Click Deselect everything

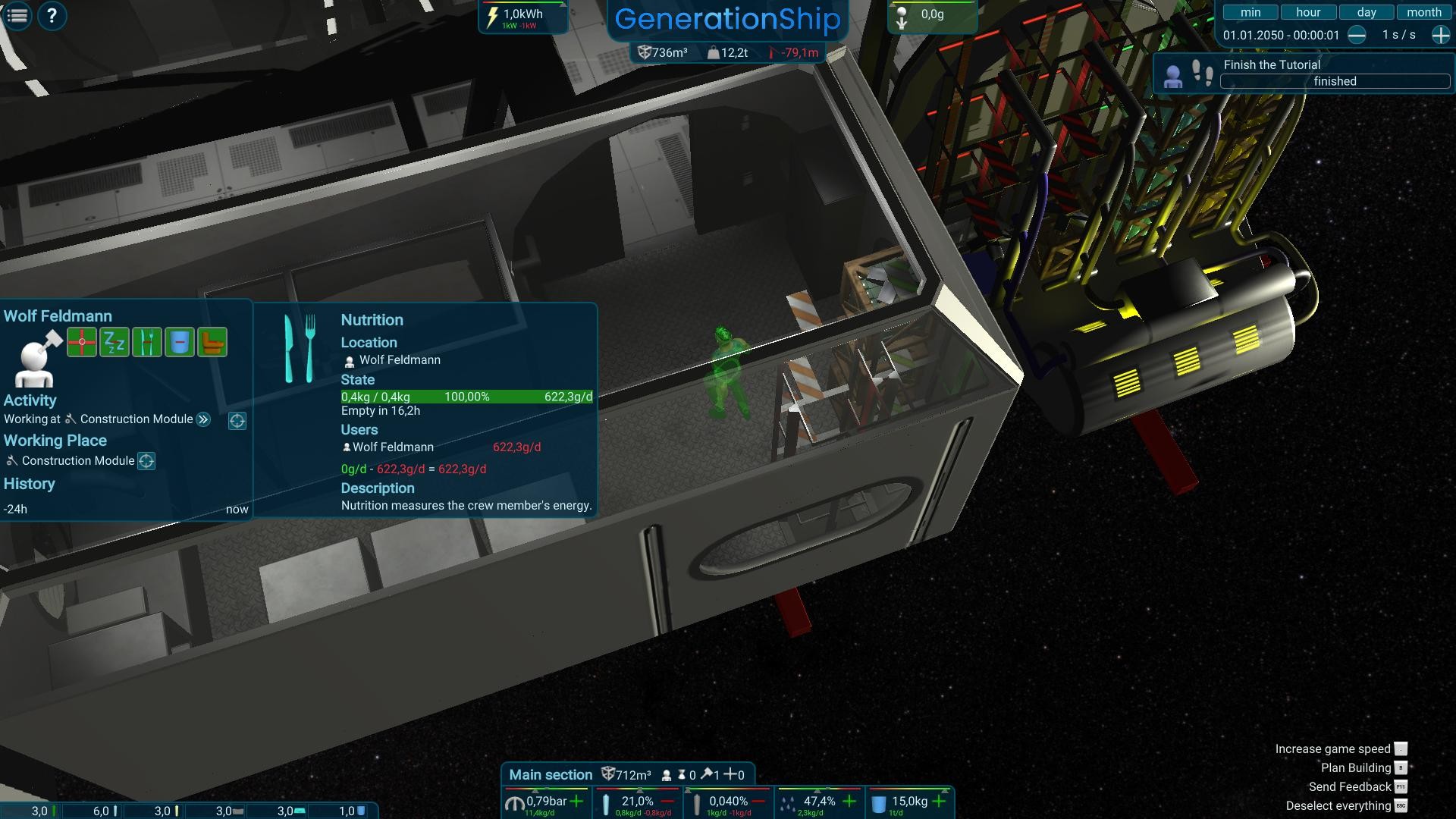coord(1338,805)
